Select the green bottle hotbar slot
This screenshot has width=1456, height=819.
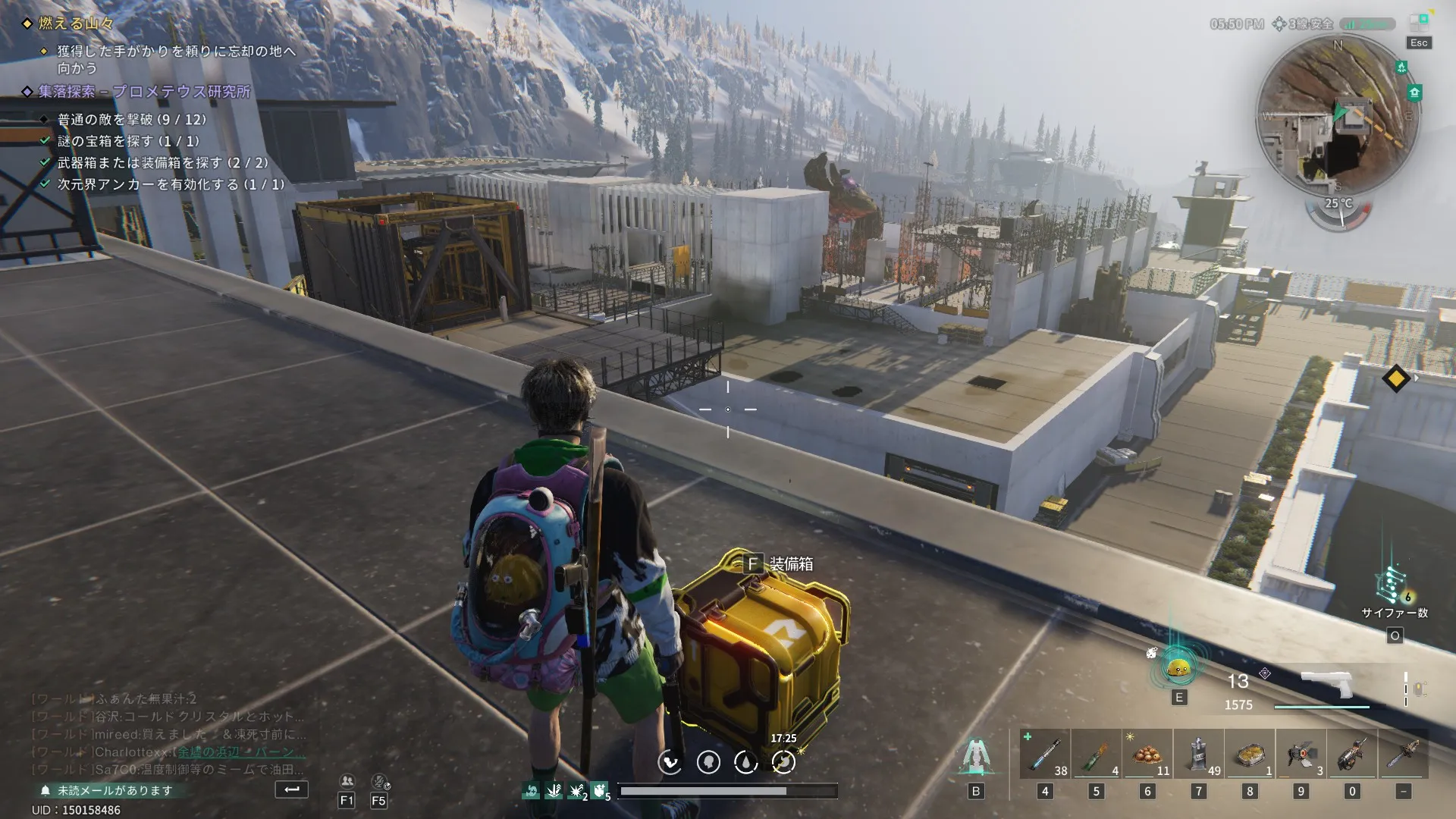click(1096, 754)
